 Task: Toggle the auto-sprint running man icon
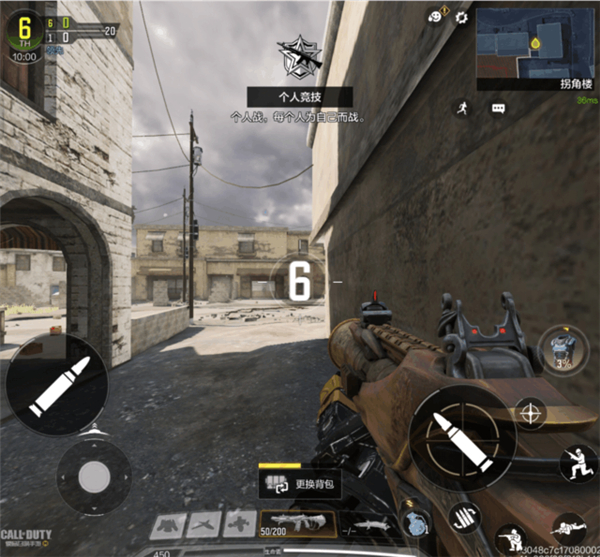[463, 106]
